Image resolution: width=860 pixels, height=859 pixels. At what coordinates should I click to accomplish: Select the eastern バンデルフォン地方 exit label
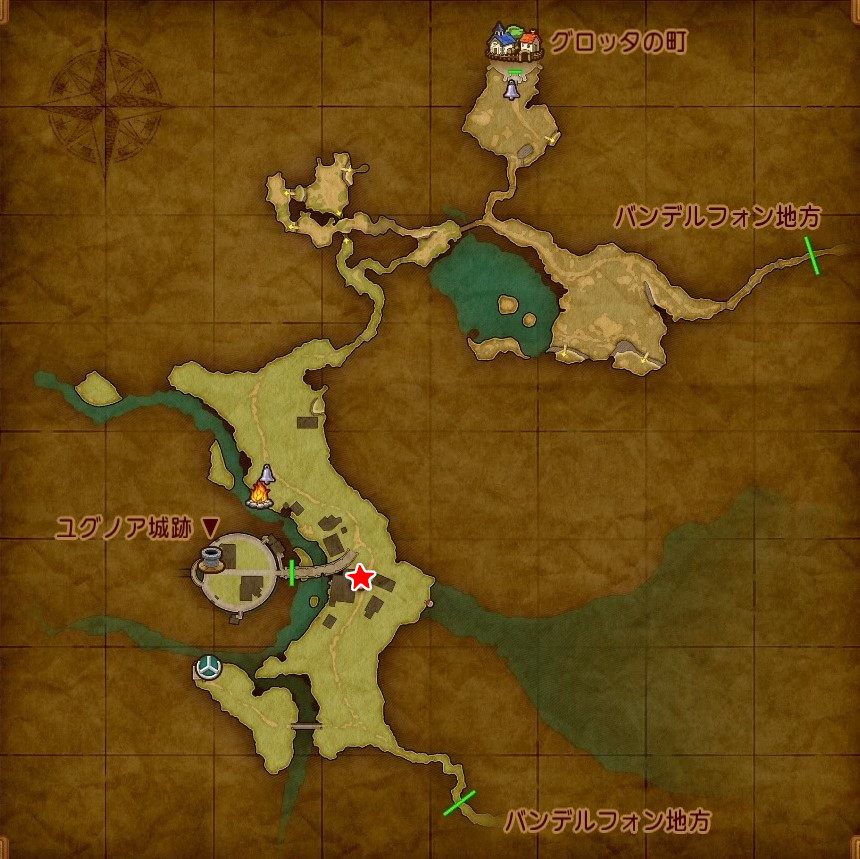pos(717,216)
